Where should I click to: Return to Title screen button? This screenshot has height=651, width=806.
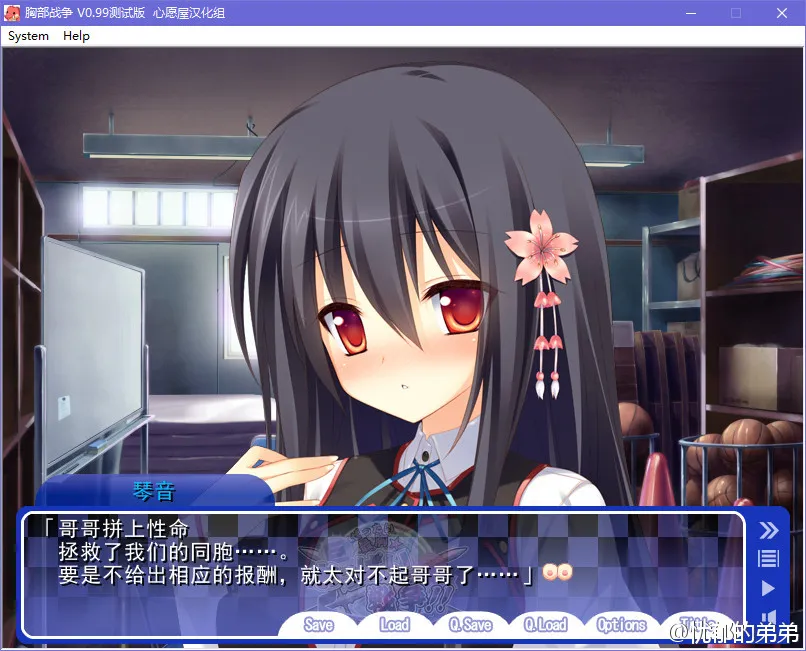pos(694,623)
